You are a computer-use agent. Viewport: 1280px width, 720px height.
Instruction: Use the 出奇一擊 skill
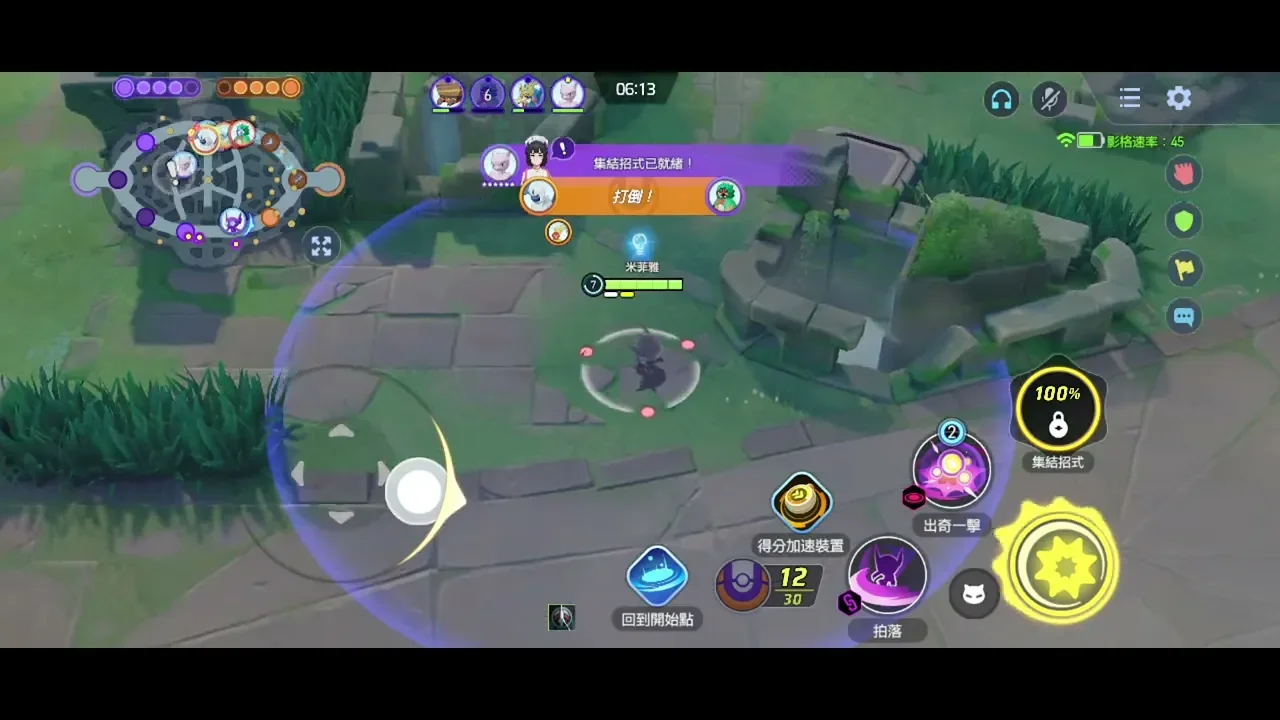coord(951,471)
